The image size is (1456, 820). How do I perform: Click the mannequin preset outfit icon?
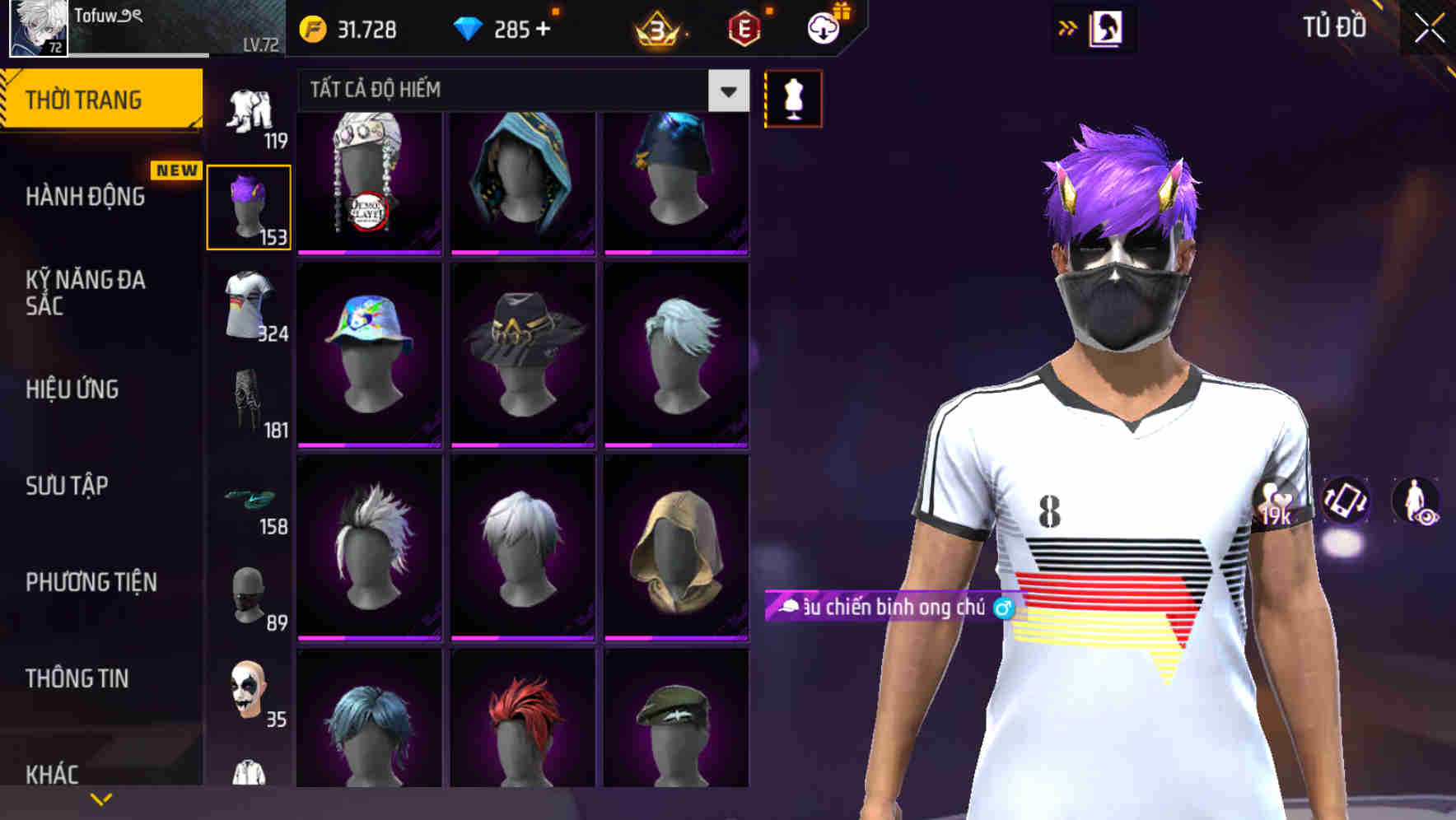tap(793, 97)
